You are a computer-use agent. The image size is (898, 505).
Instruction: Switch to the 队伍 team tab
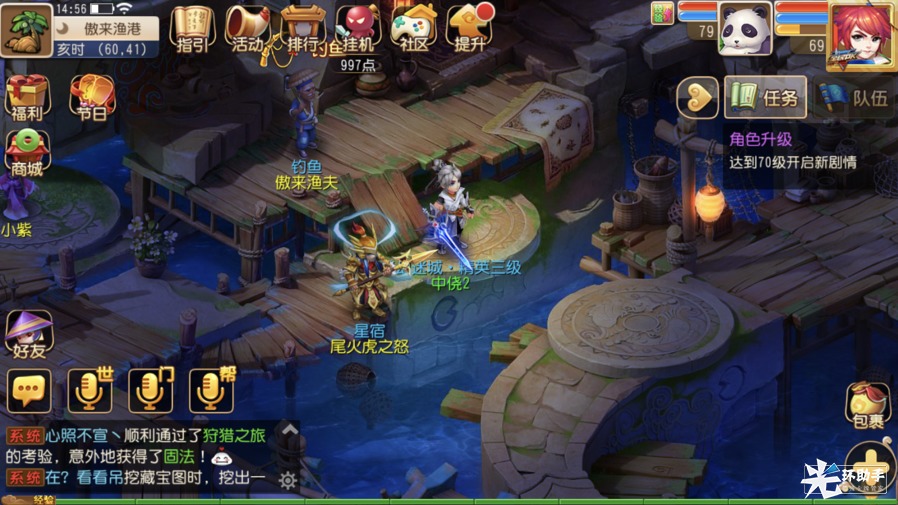[x=856, y=97]
